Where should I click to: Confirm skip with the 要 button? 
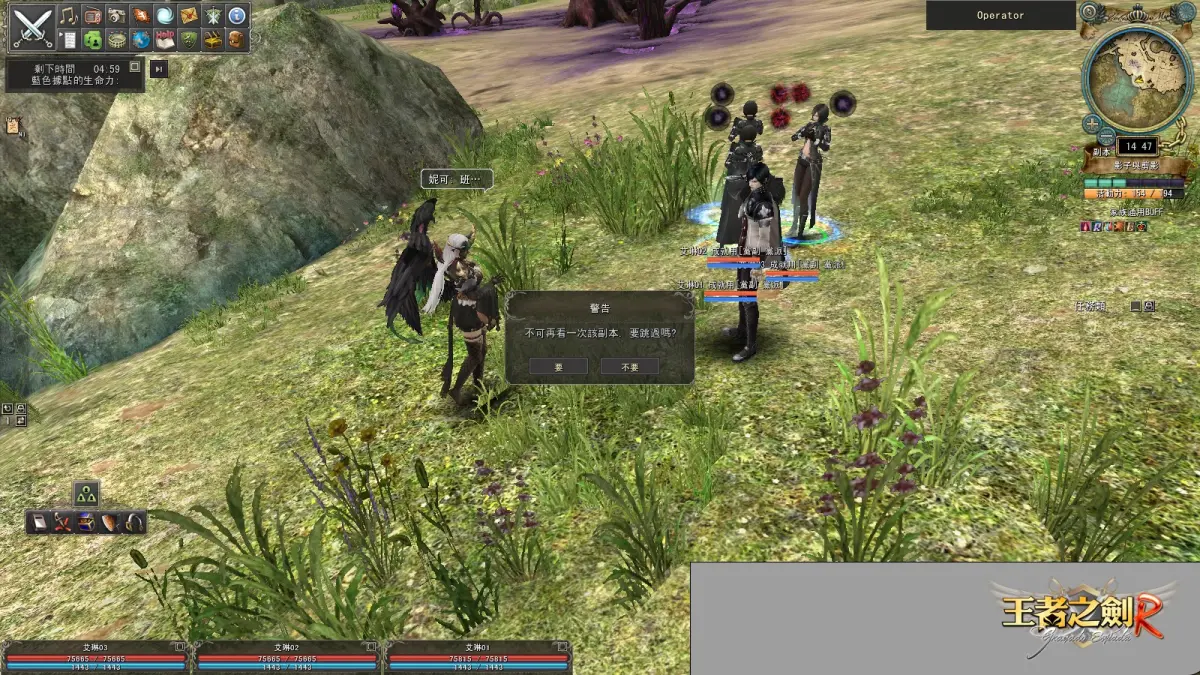pyautogui.click(x=559, y=366)
